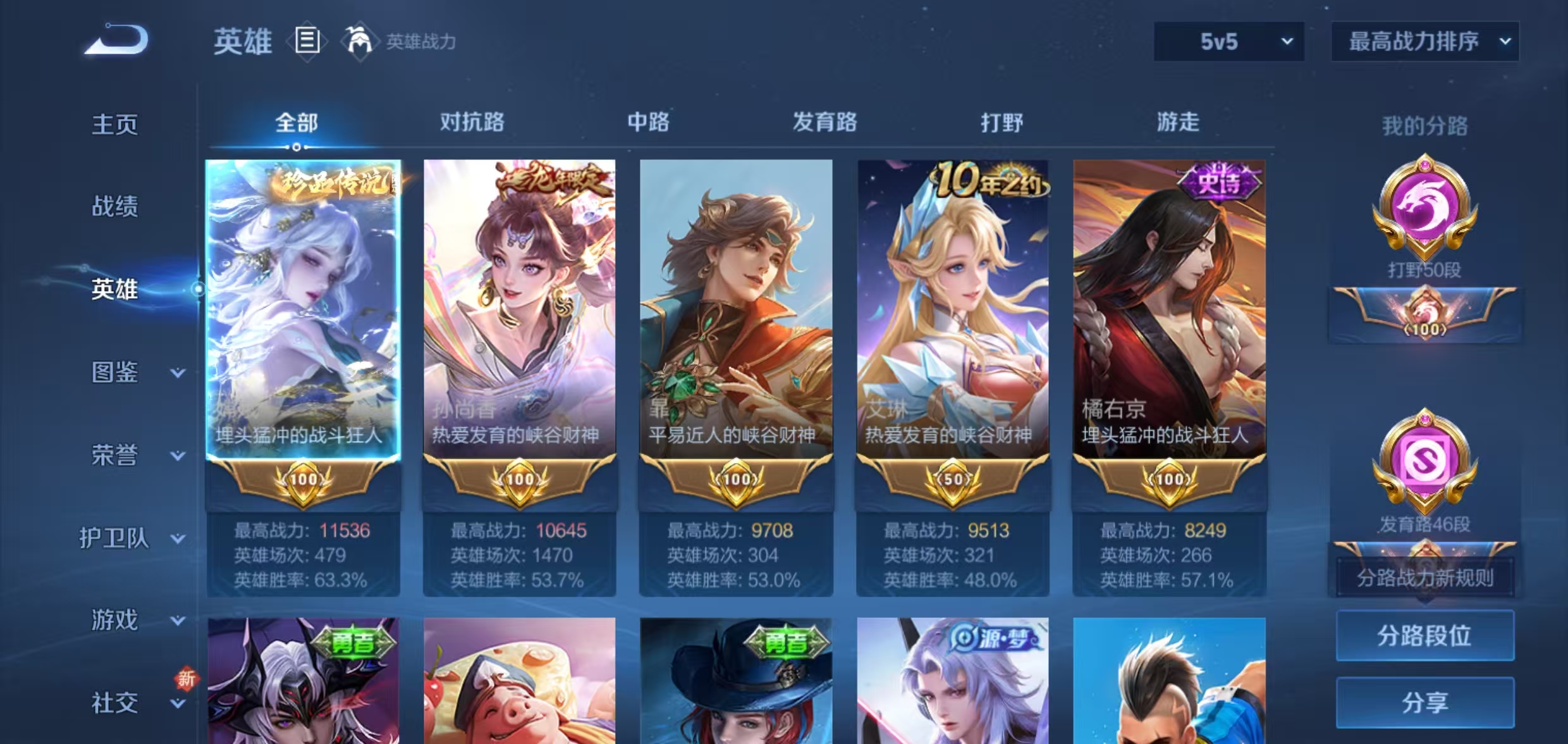Open the hero detail list icon beside 英雄
Image resolution: width=1568 pixels, height=744 pixels.
click(308, 40)
